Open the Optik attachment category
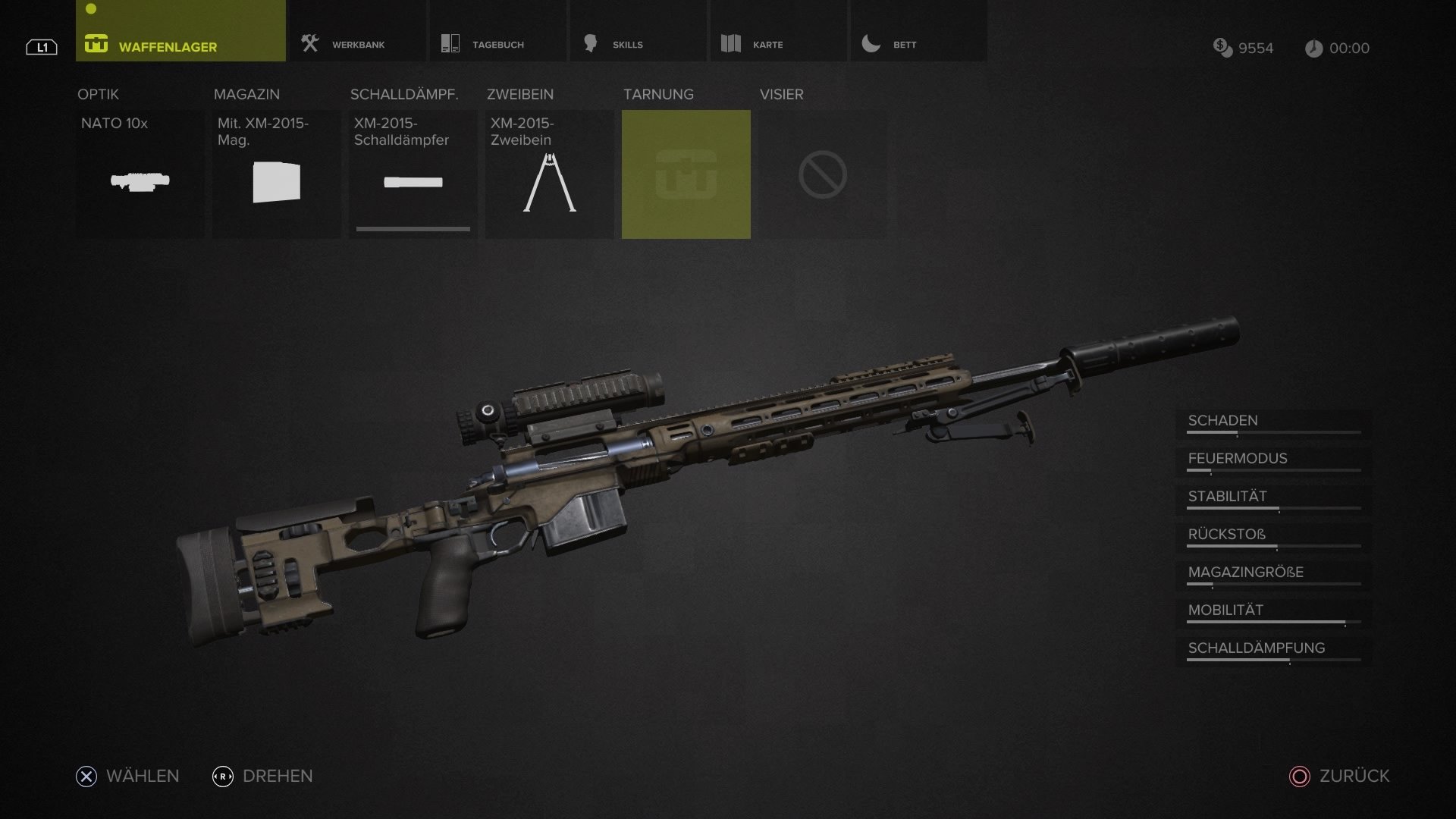The width and height of the screenshot is (1456, 819). 97,94
